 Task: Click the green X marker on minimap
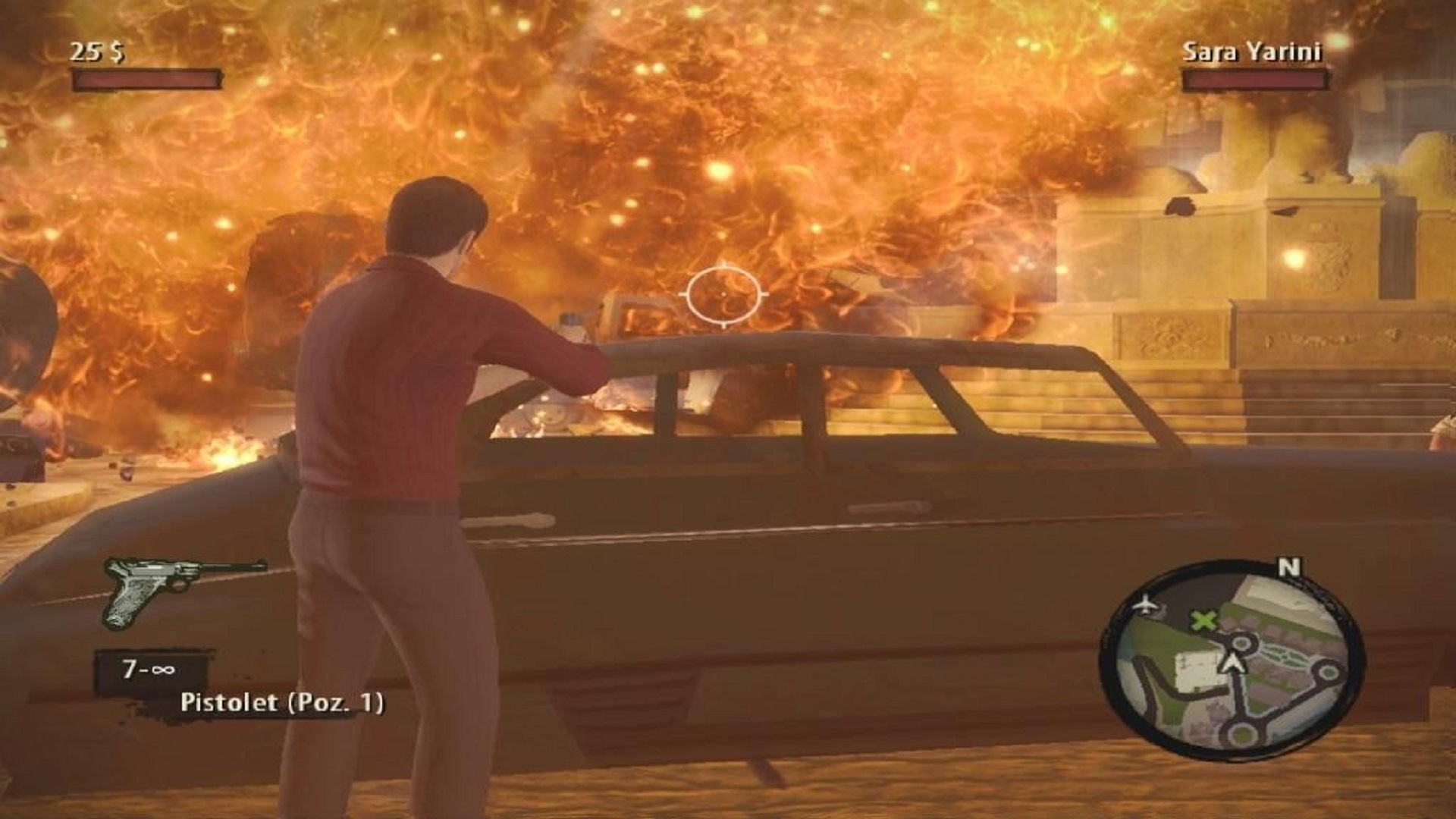tap(1202, 622)
